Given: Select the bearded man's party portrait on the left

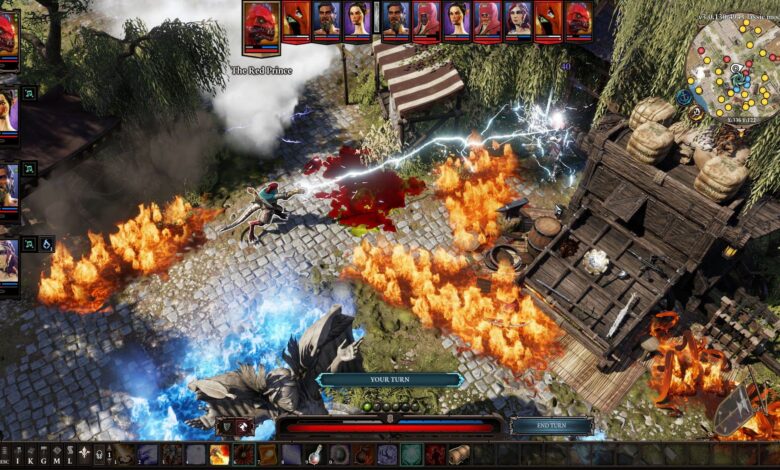Looking at the screenshot, I should [8, 185].
